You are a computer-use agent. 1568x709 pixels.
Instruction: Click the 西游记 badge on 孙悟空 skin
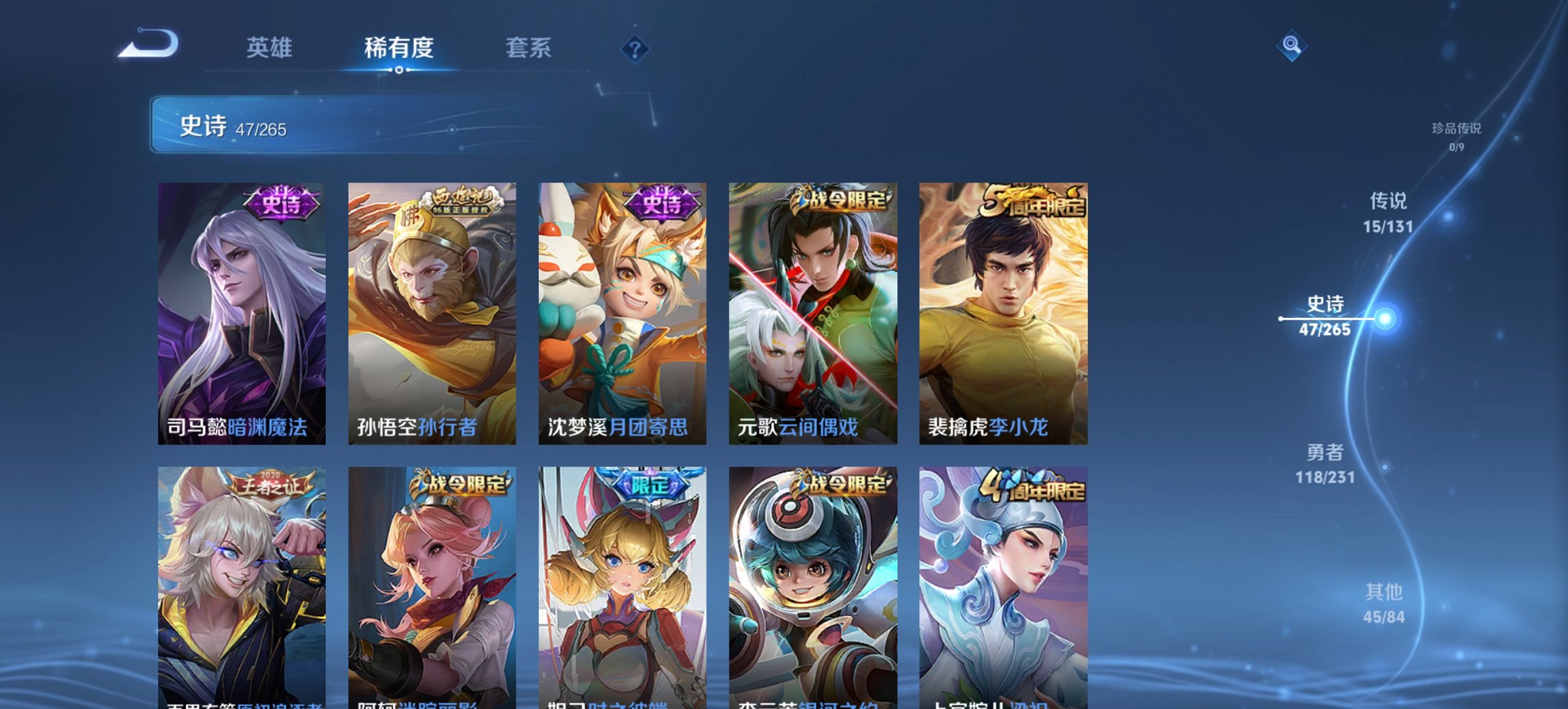click(x=462, y=201)
